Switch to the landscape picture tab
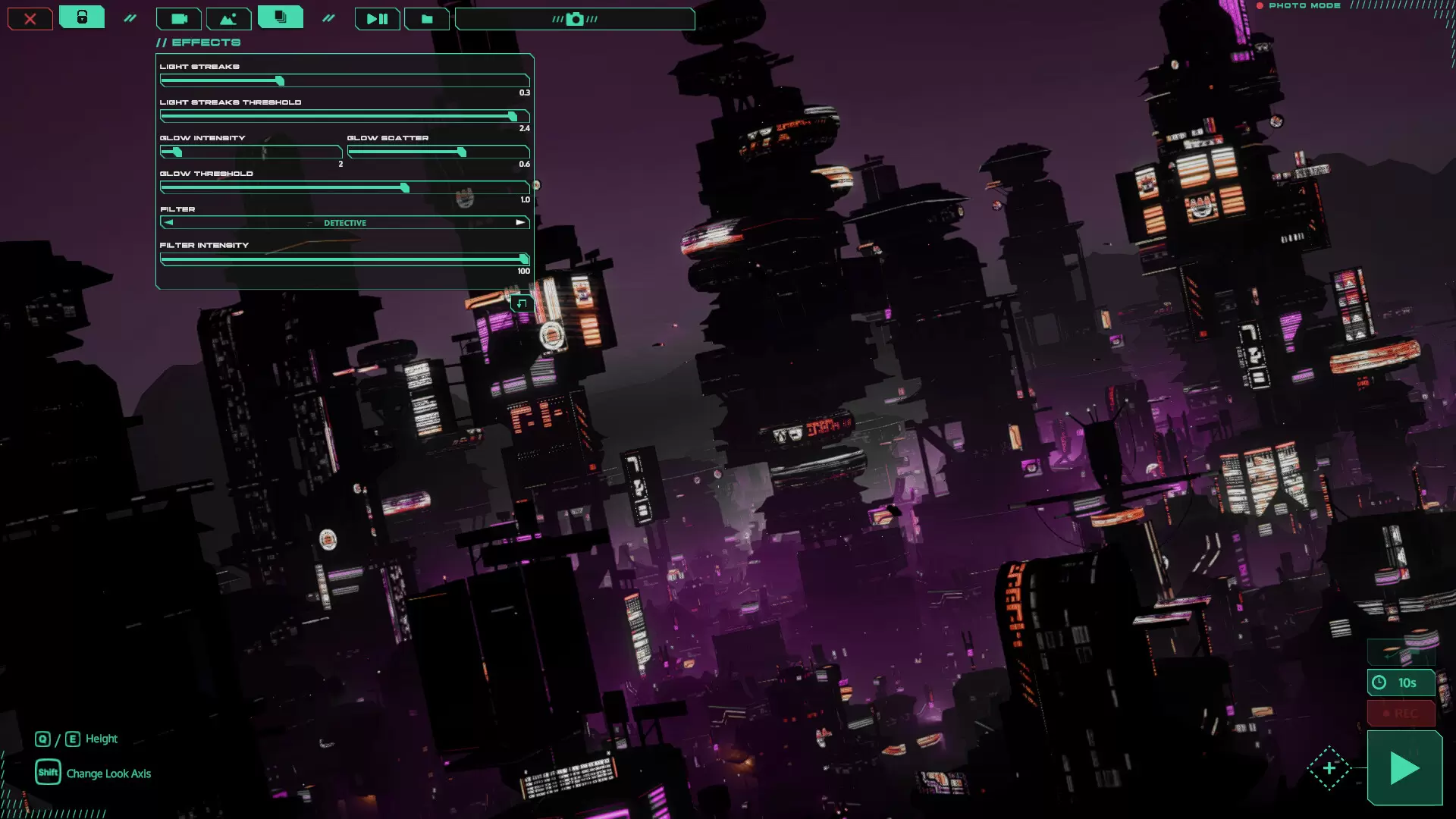The image size is (1456, 819). [x=228, y=19]
